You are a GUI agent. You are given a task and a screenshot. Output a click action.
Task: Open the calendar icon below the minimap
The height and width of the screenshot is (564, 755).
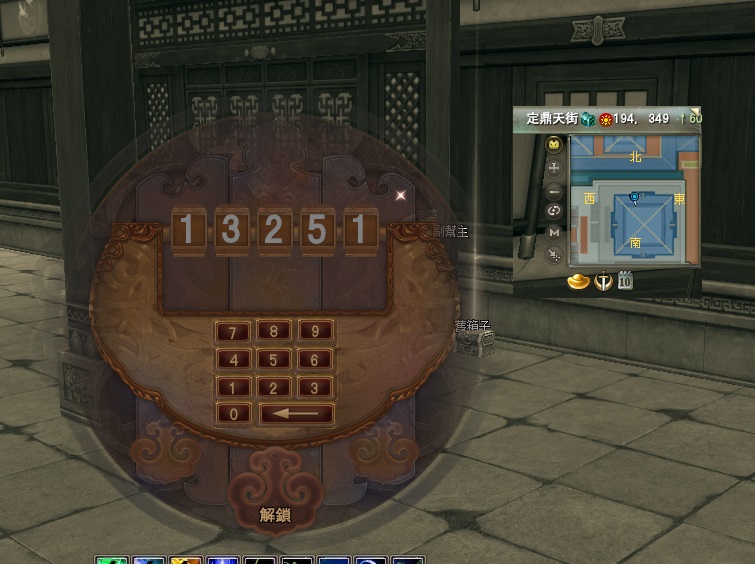(x=625, y=280)
